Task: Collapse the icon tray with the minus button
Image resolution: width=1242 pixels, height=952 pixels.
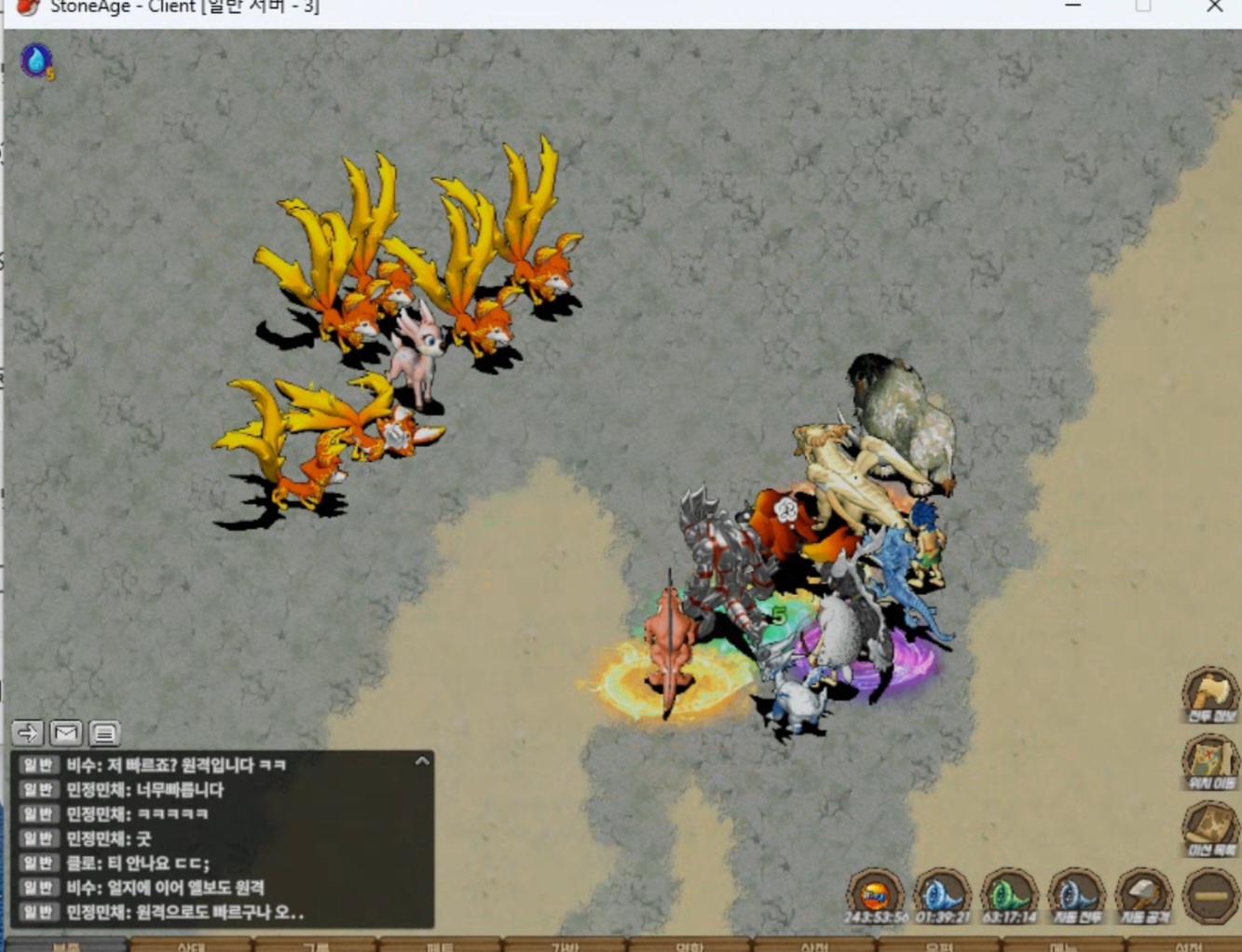Action: 1210,895
